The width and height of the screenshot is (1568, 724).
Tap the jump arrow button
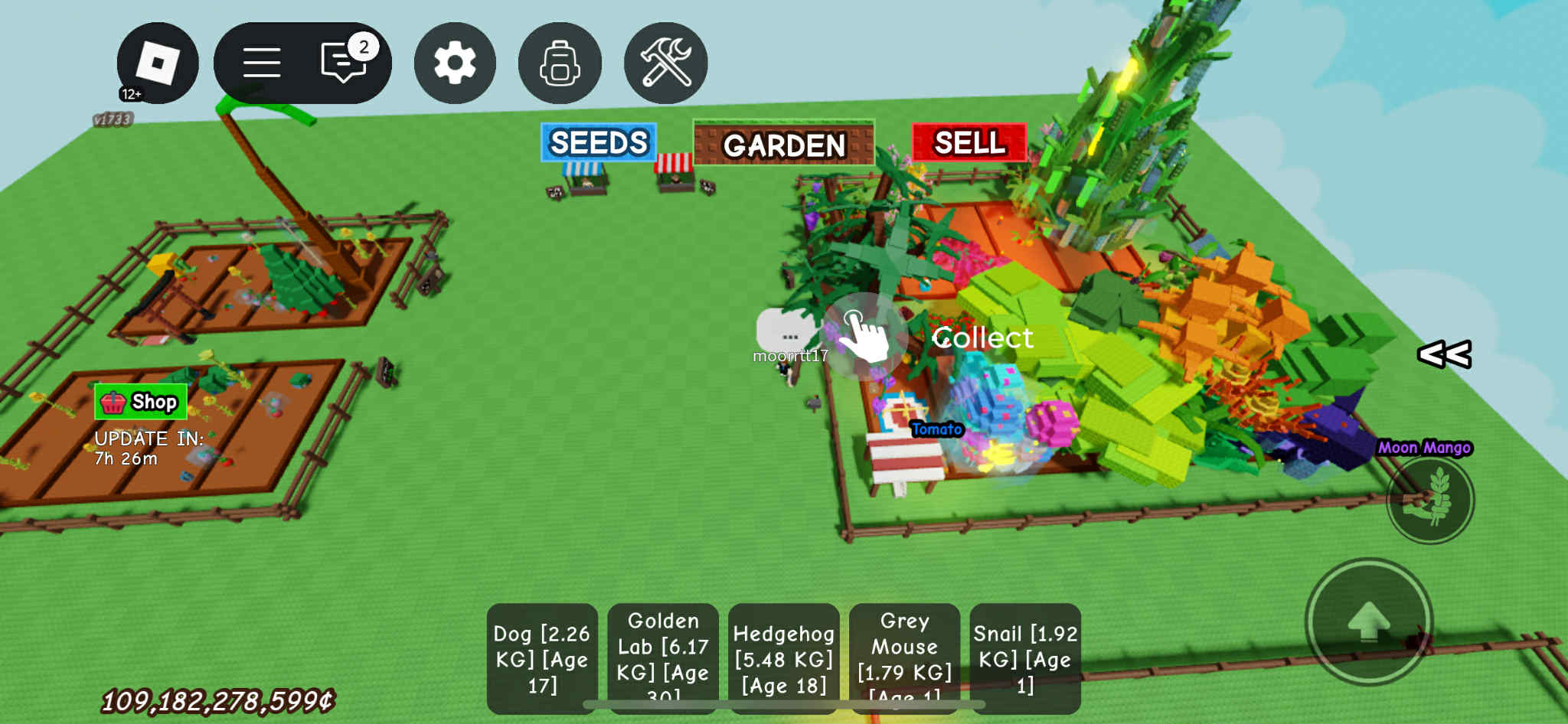[x=1368, y=621]
